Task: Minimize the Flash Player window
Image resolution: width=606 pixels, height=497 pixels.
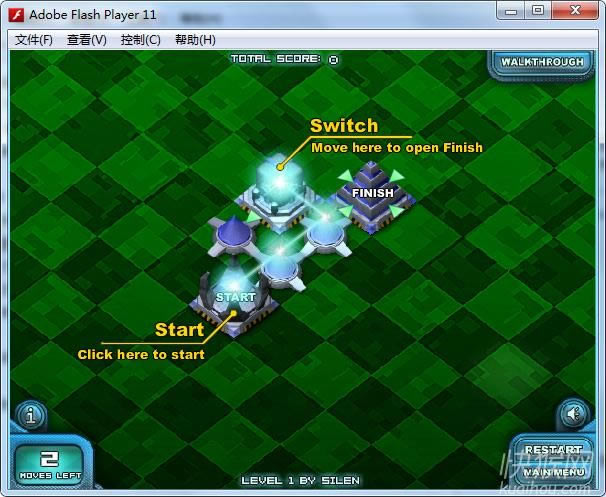Action: [509, 10]
